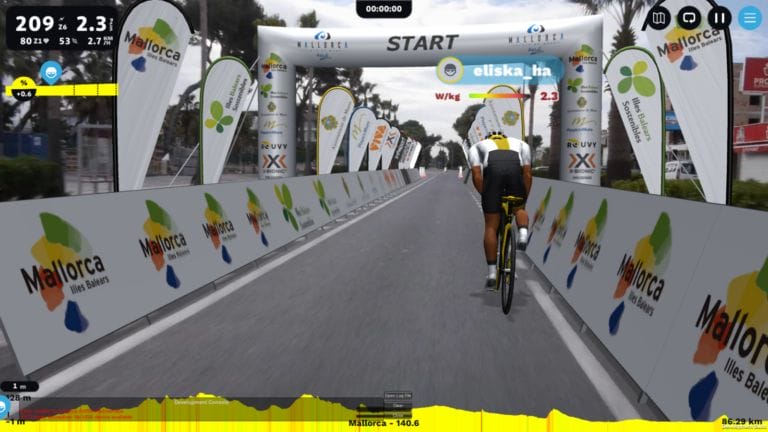Pause the ride

pos(719,18)
